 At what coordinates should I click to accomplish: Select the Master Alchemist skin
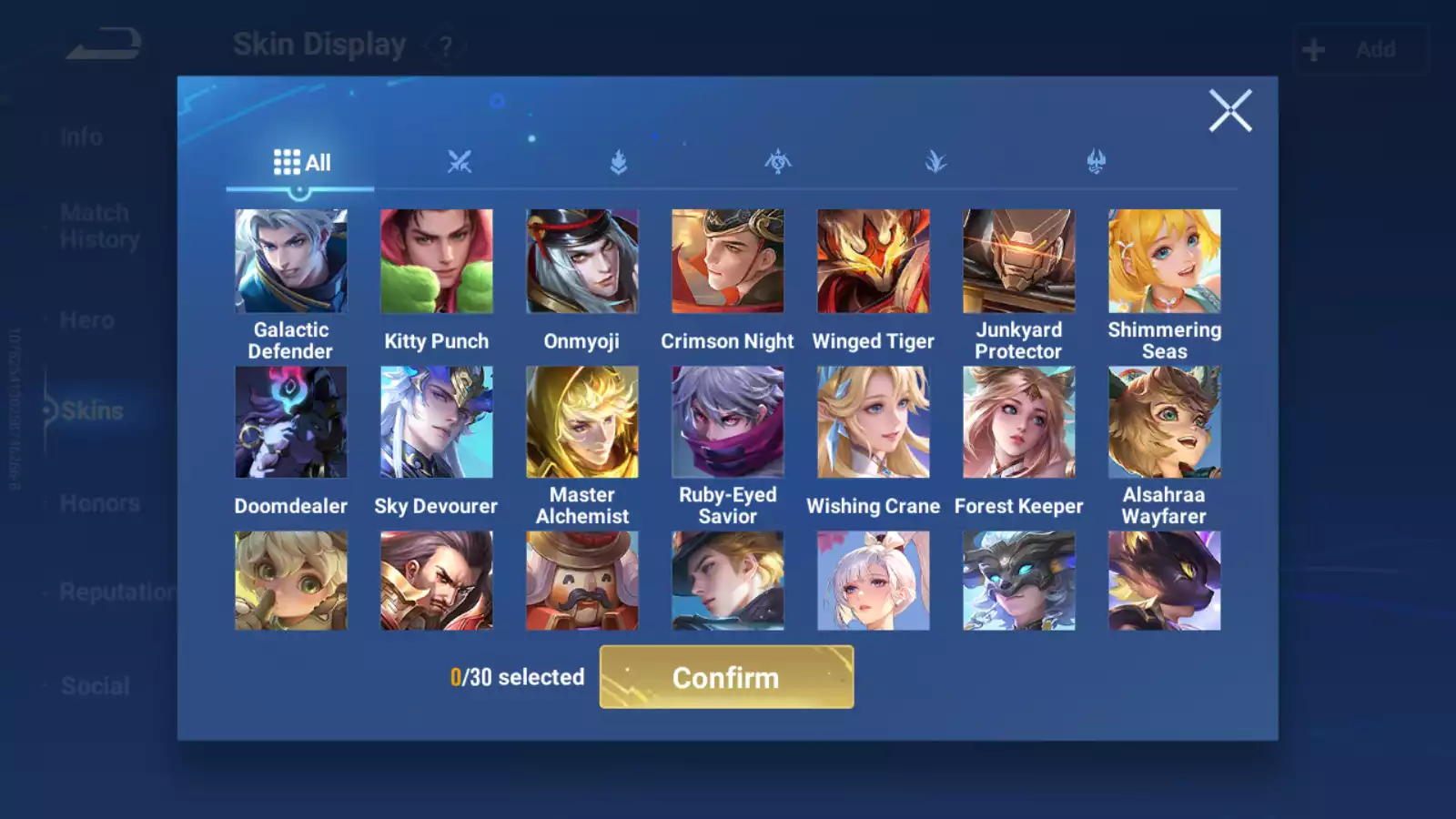click(x=582, y=422)
